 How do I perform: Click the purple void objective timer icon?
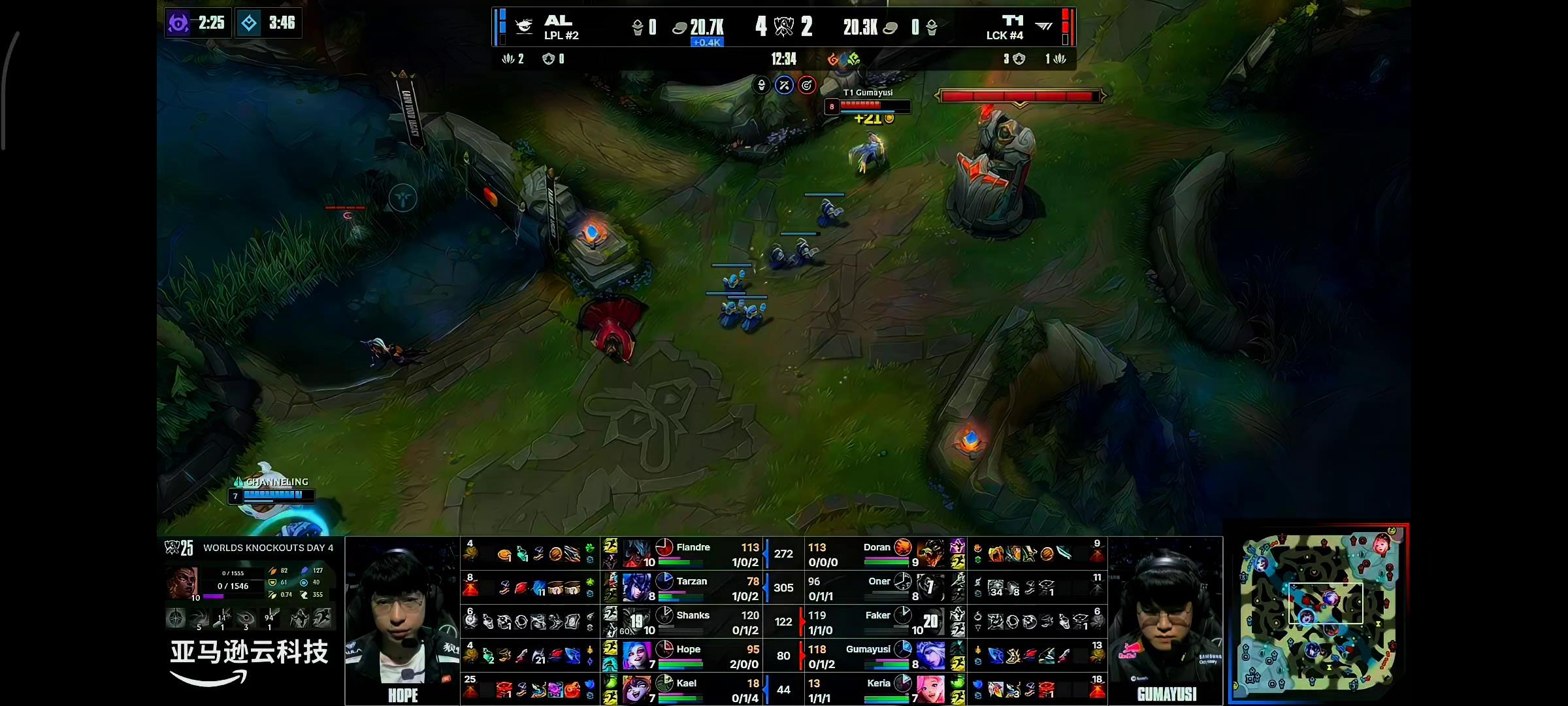click(x=178, y=24)
